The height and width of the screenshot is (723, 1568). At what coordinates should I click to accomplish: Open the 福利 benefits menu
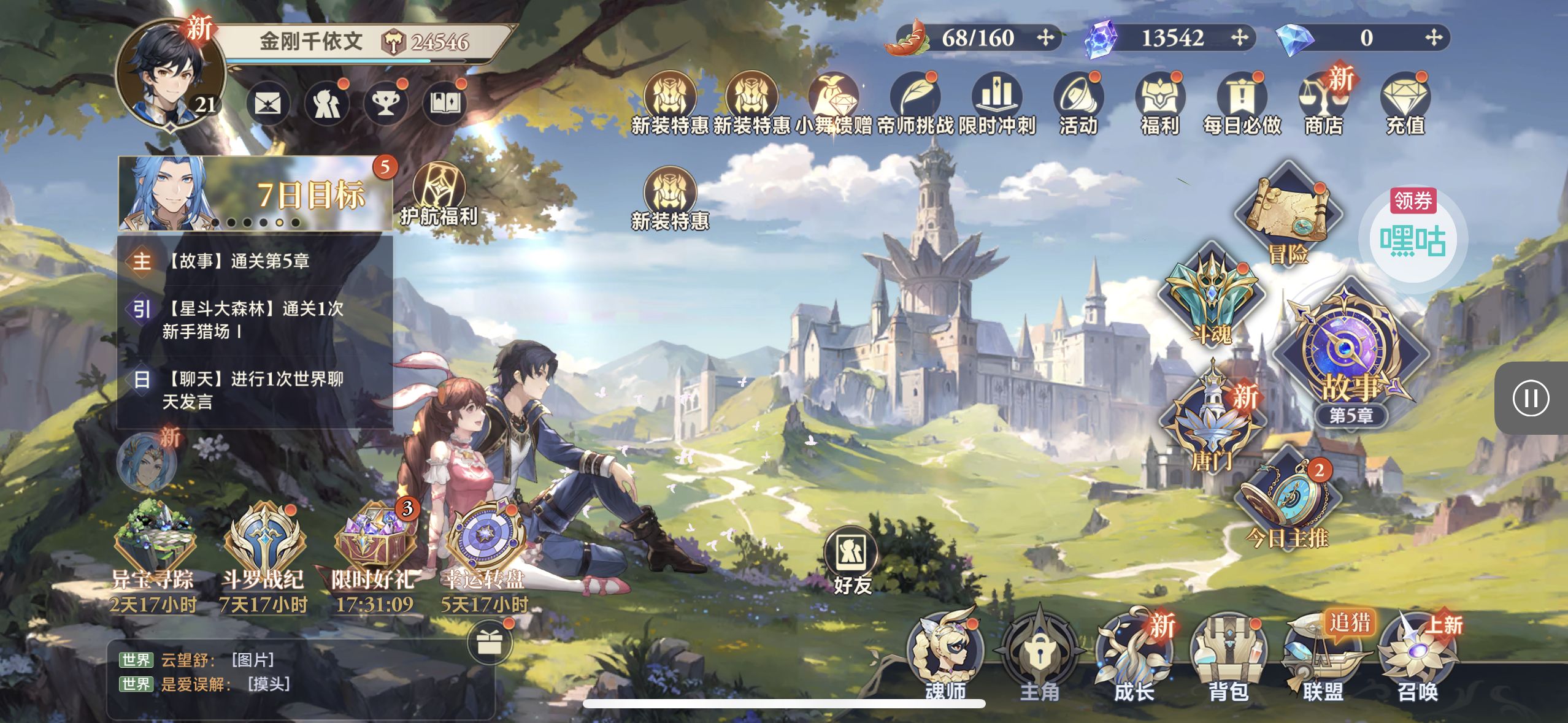[x=1159, y=104]
